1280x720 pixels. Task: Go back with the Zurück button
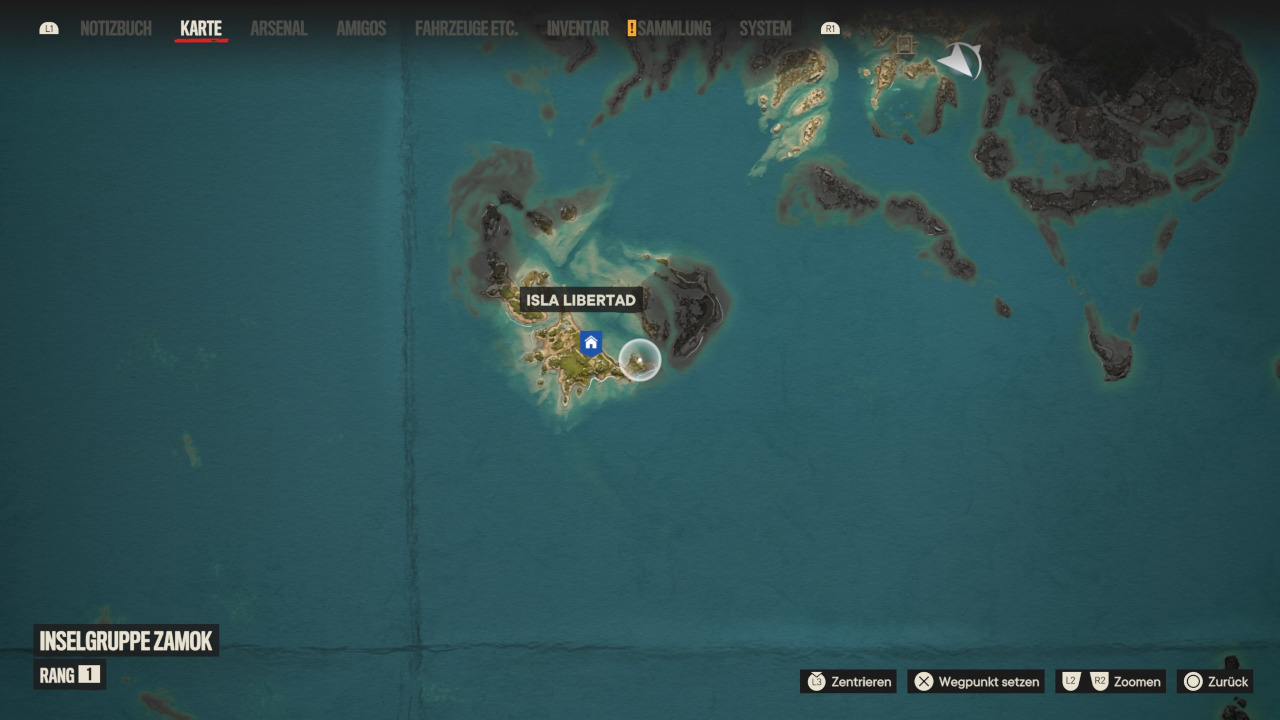tap(1215, 681)
